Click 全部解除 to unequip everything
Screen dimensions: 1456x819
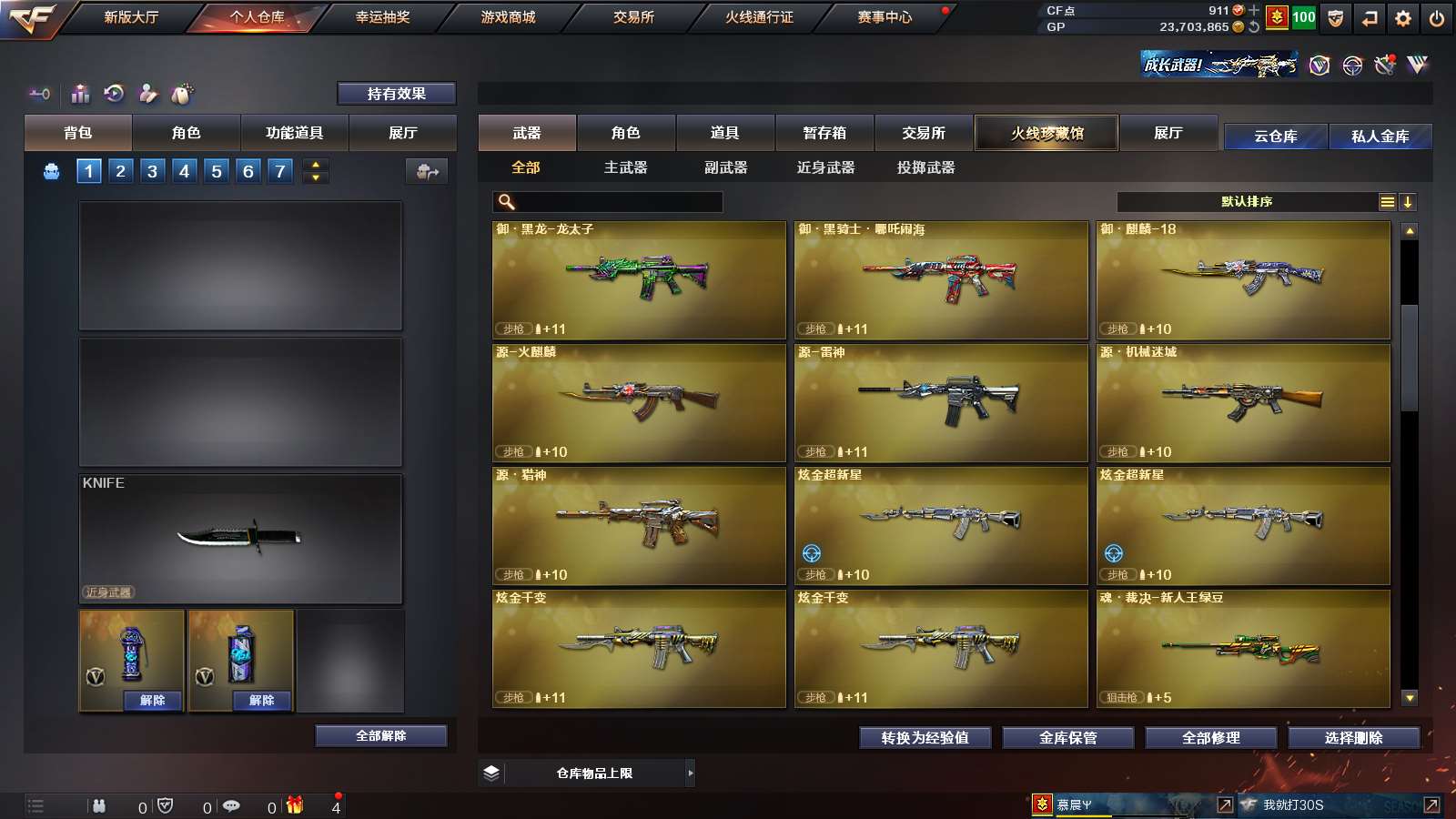381,736
